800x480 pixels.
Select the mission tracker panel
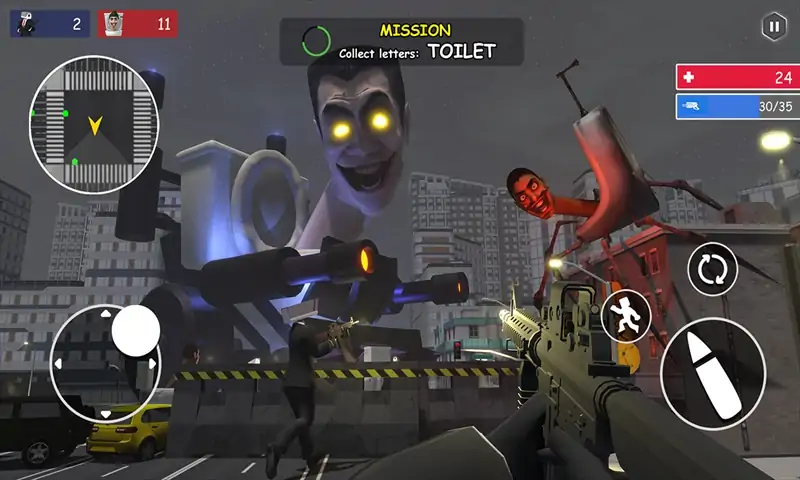tap(401, 41)
